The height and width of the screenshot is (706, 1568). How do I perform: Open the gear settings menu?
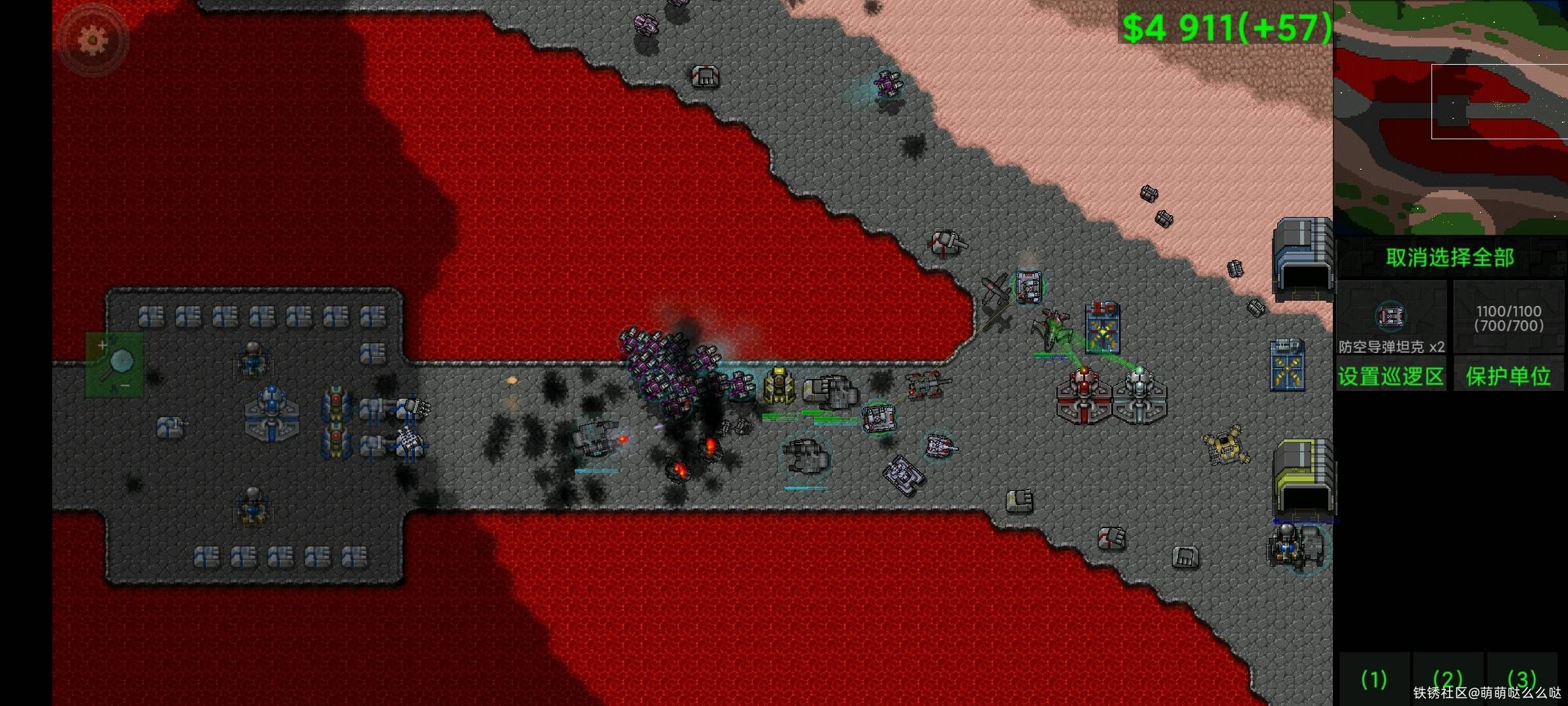[92, 41]
